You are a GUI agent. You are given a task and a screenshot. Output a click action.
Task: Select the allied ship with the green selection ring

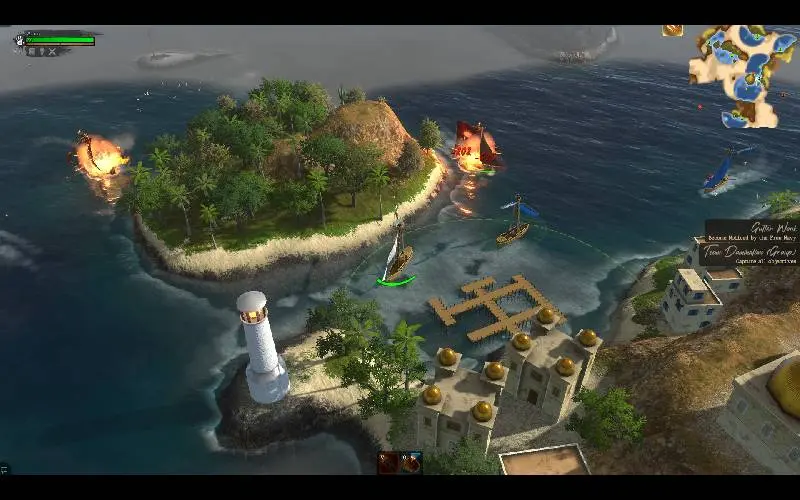coord(397,262)
